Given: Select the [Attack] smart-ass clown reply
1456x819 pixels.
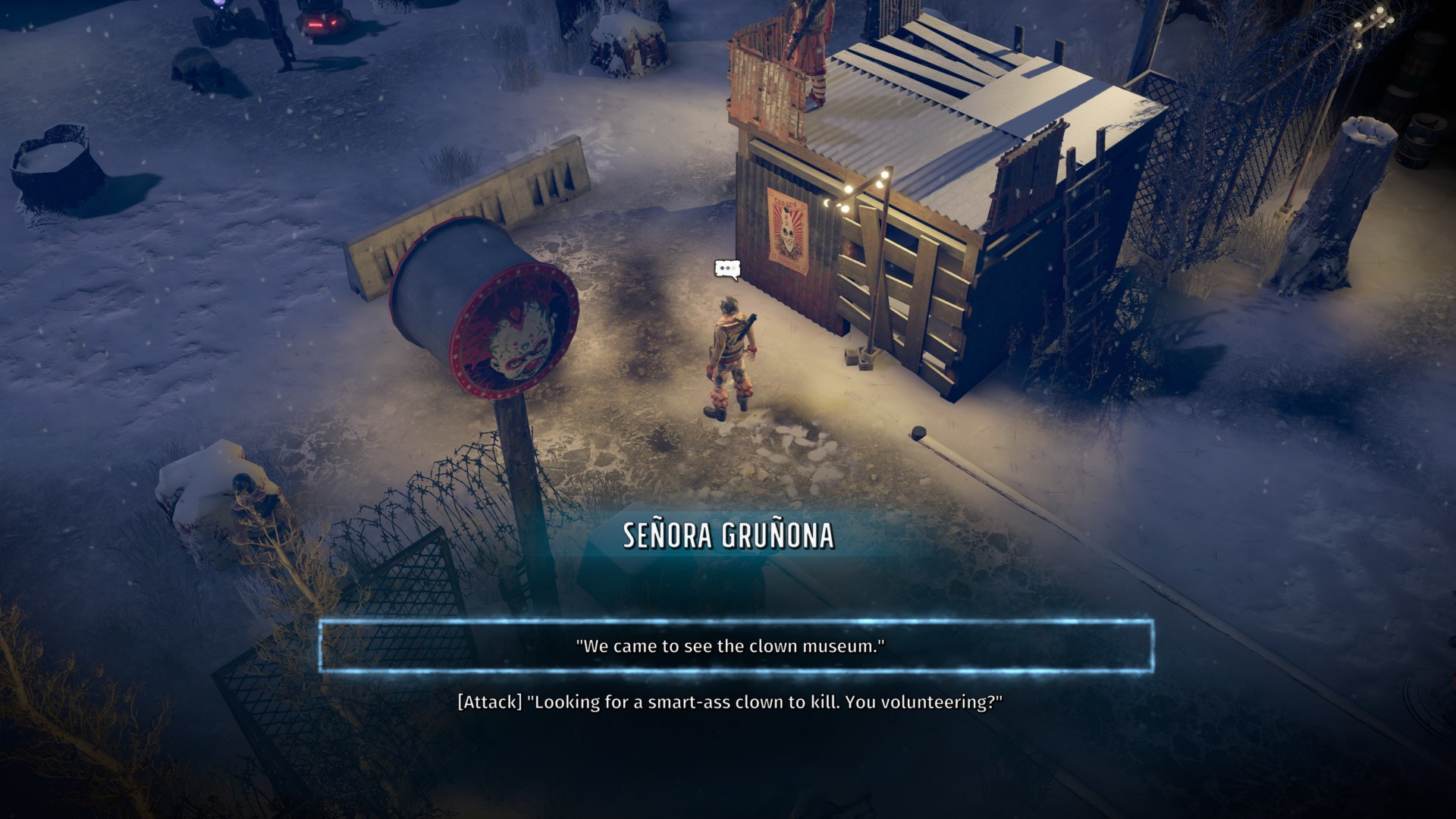Looking at the screenshot, I should pyautogui.click(x=730, y=702).
